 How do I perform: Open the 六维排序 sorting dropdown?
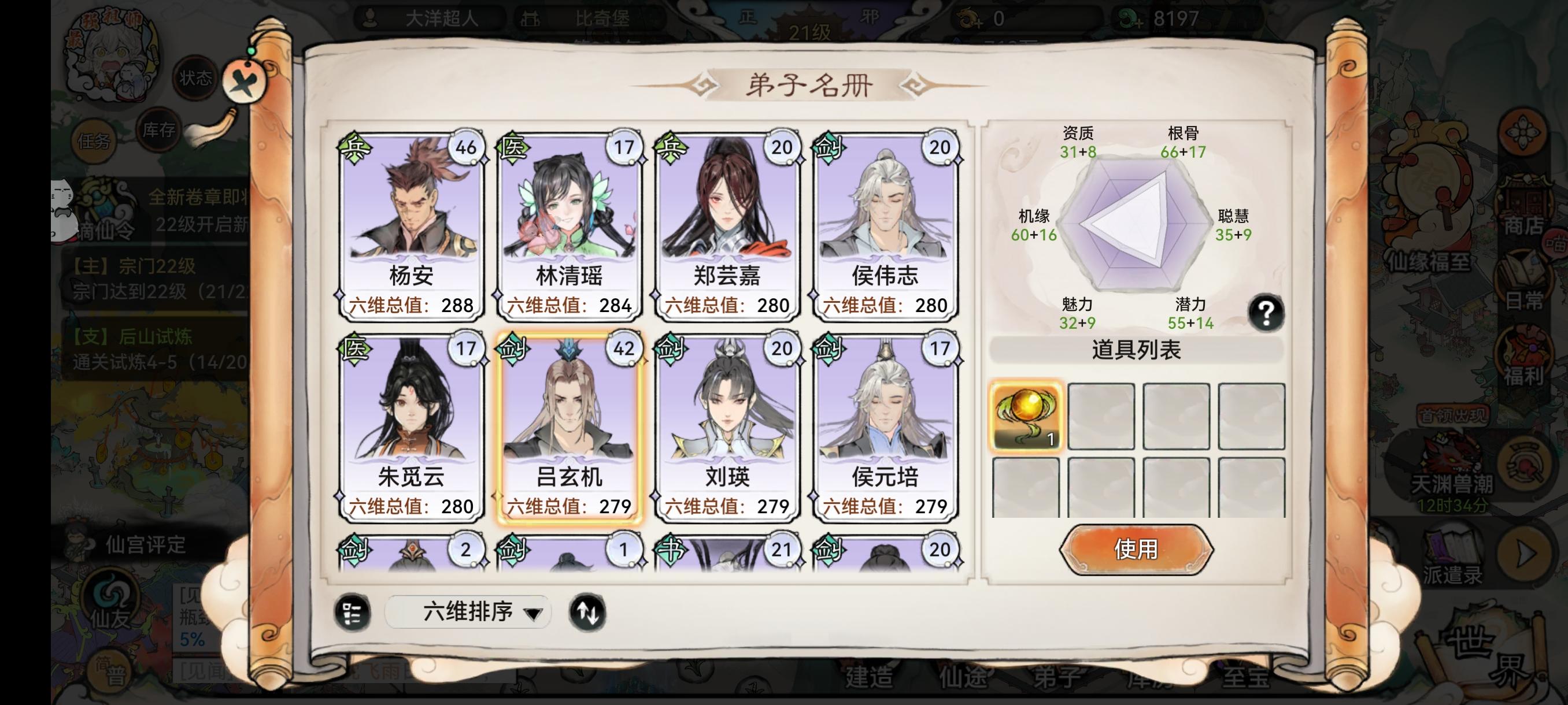coord(469,613)
